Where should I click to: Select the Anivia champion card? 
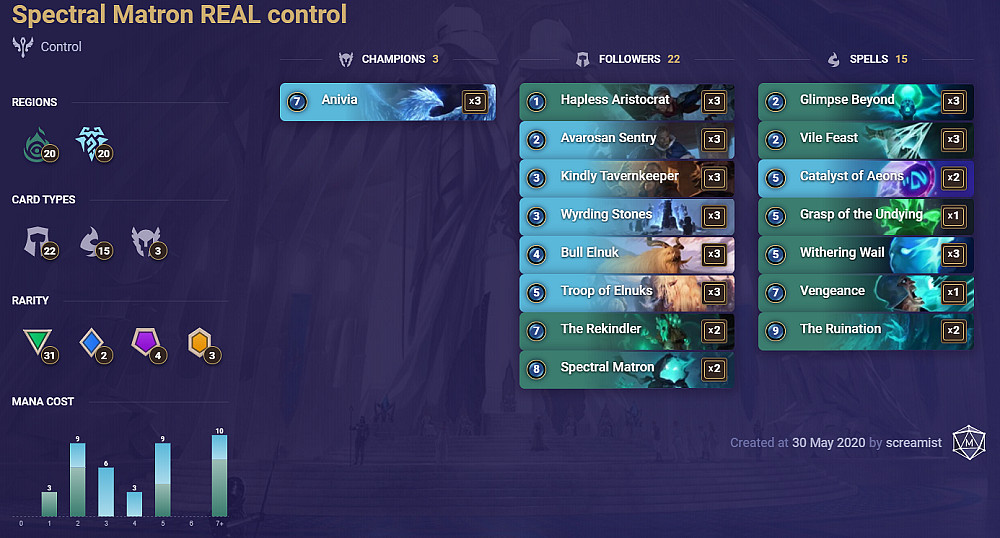(387, 101)
